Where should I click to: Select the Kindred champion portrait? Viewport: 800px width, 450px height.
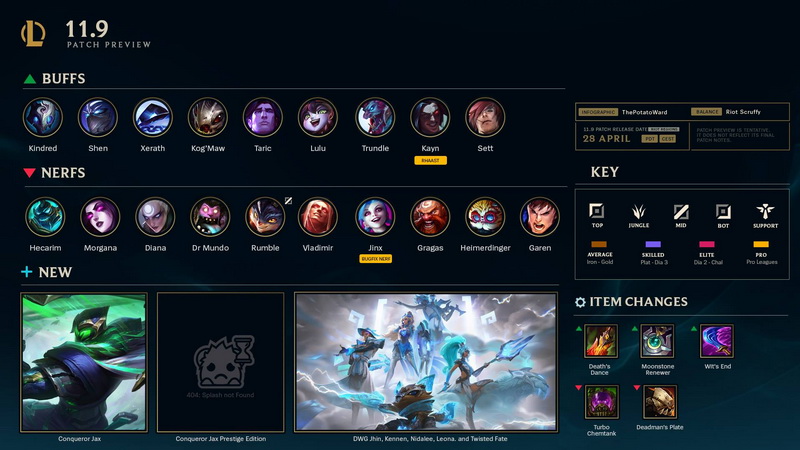click(43, 117)
